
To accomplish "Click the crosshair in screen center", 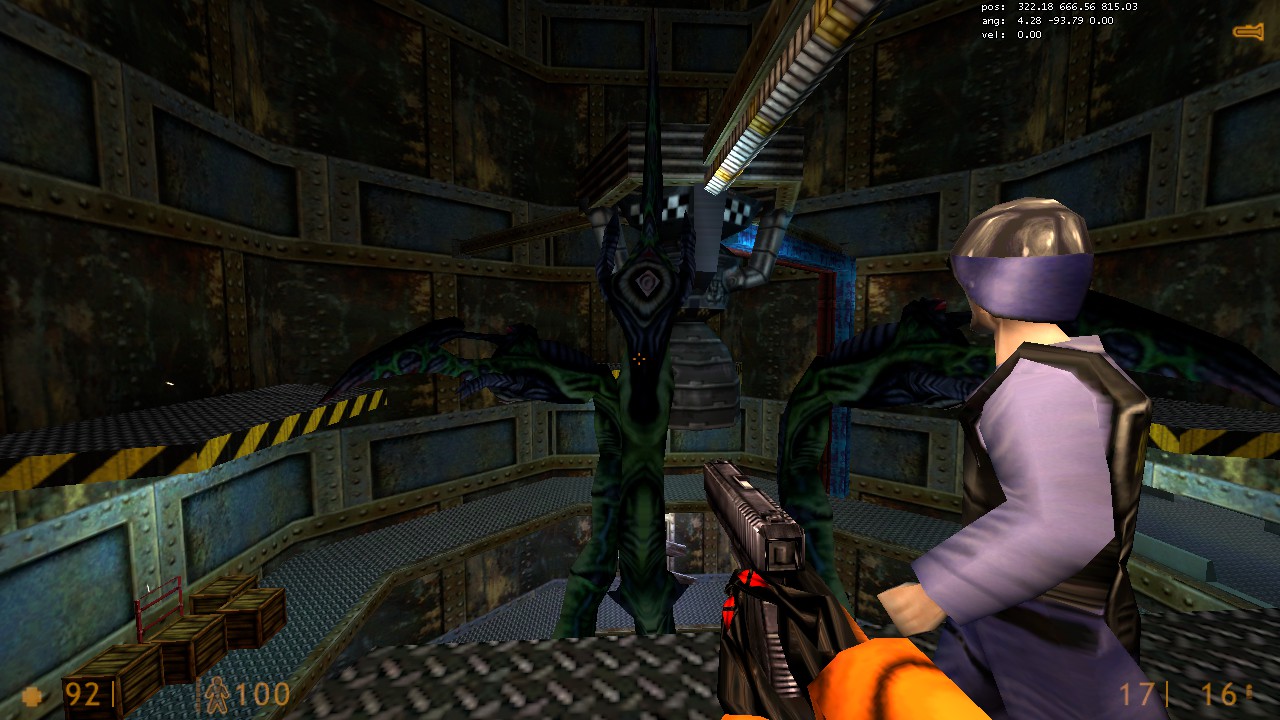I will (638, 358).
